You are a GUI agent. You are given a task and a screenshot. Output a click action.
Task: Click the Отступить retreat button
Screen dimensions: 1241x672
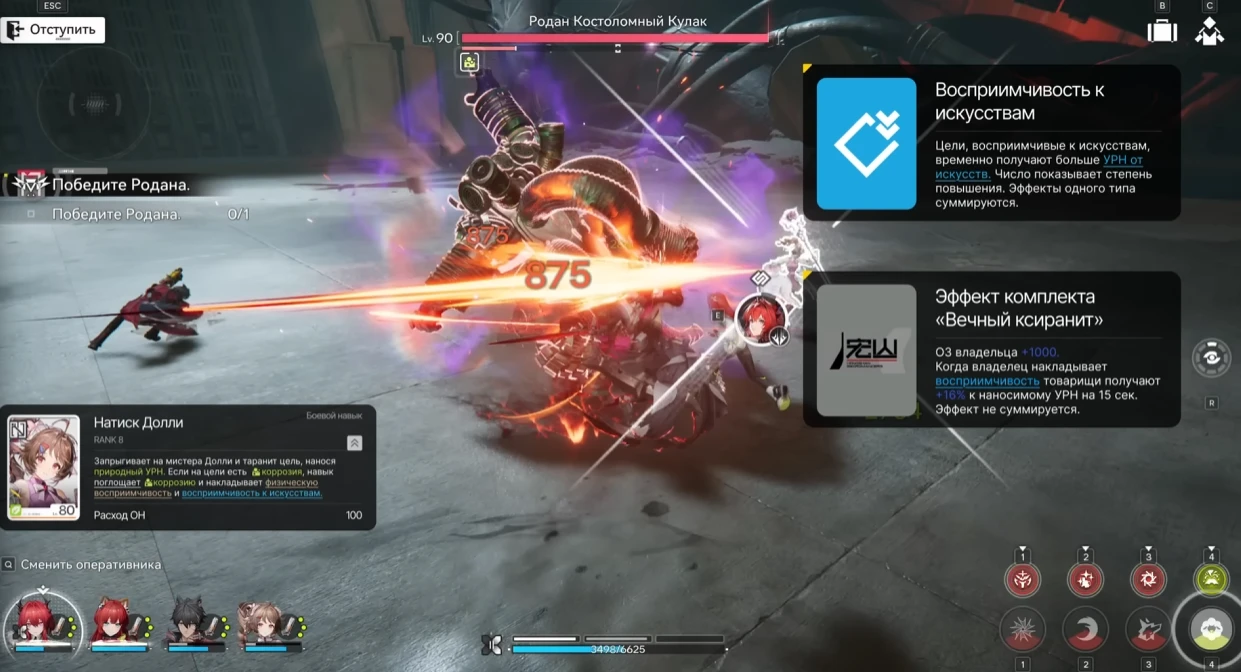(52, 29)
